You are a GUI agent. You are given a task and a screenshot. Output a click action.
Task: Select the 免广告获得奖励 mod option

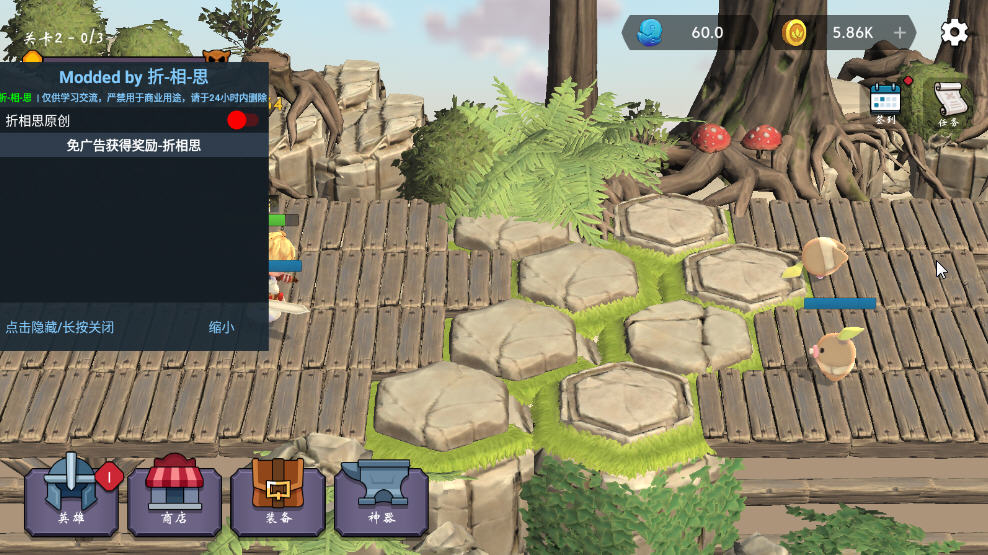point(134,146)
